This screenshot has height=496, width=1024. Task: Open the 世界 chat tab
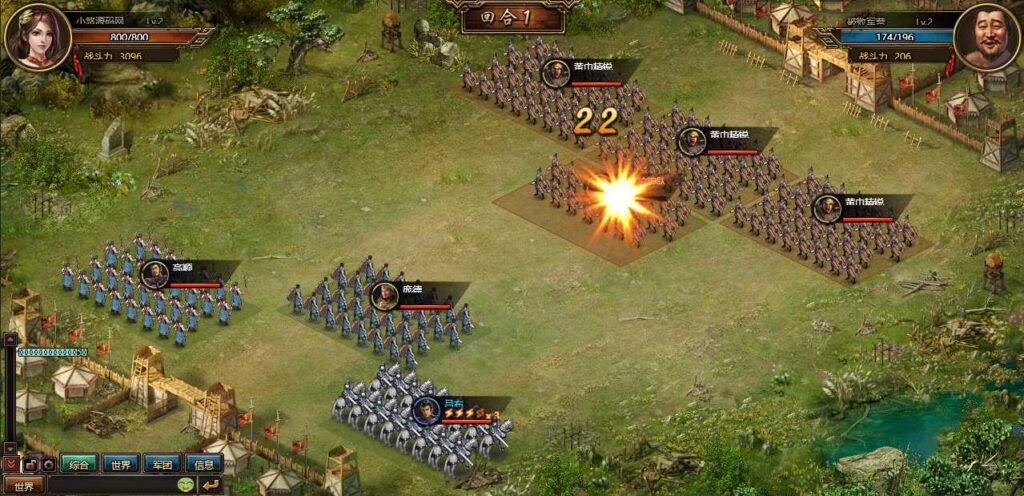[x=120, y=464]
